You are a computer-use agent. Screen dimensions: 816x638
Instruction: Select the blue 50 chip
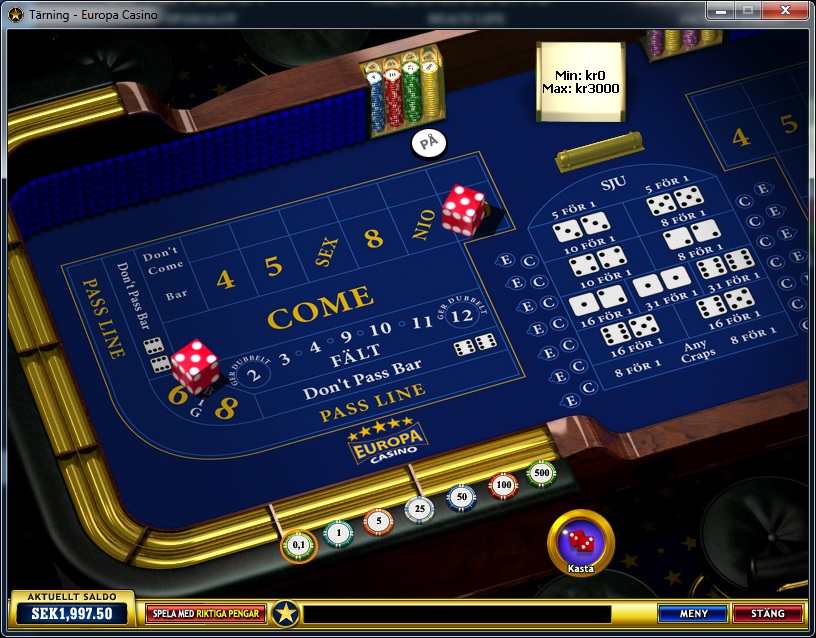[461, 497]
